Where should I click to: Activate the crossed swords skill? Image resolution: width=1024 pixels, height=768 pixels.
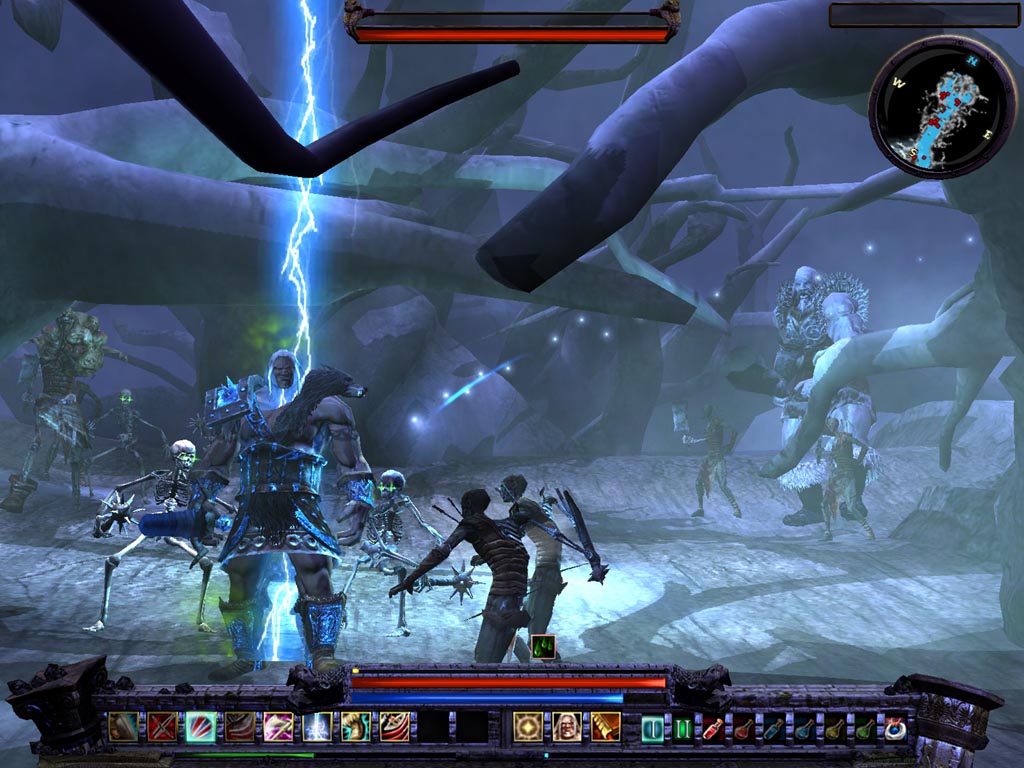(162, 726)
